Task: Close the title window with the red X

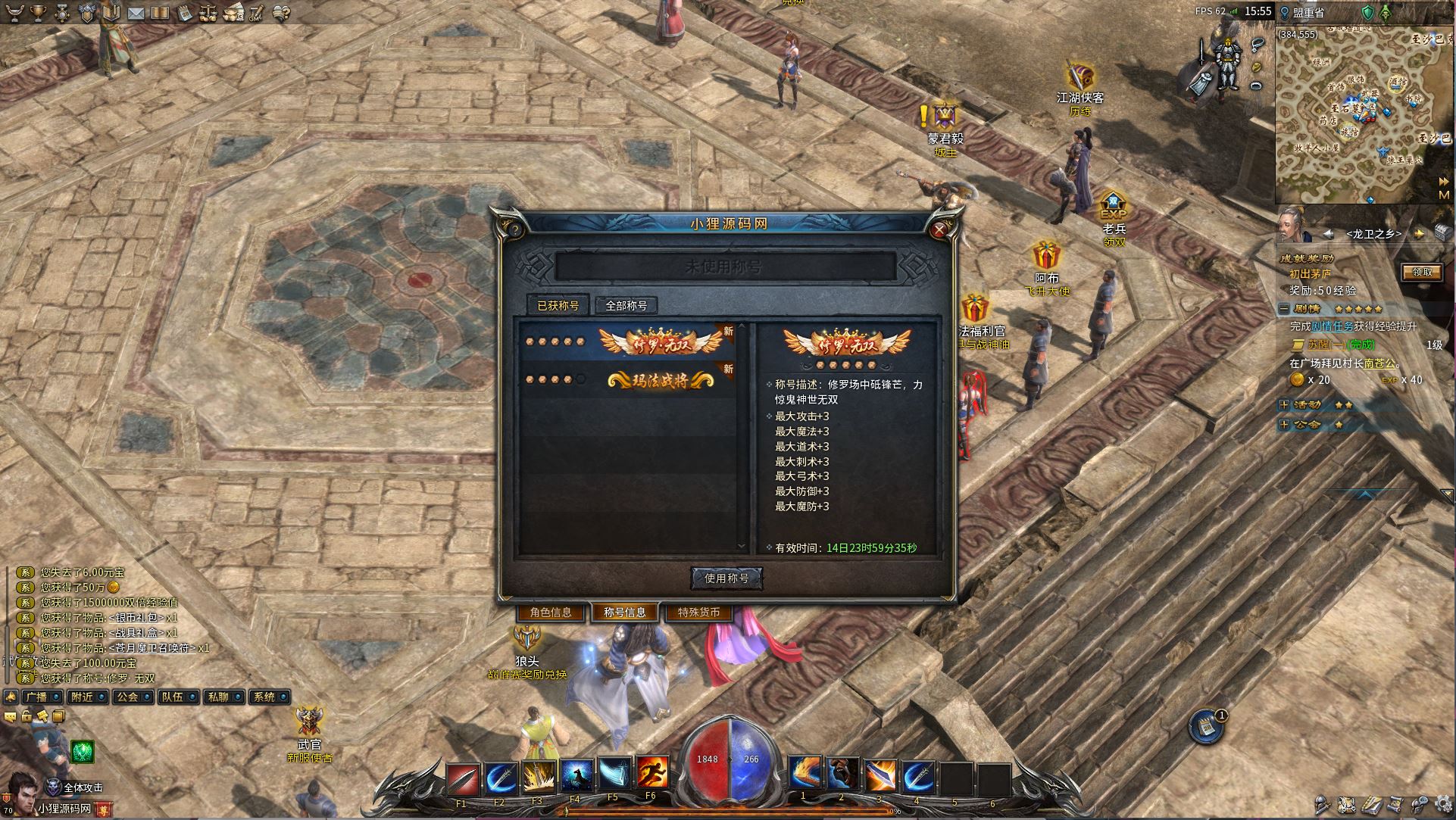Action: 939,229
